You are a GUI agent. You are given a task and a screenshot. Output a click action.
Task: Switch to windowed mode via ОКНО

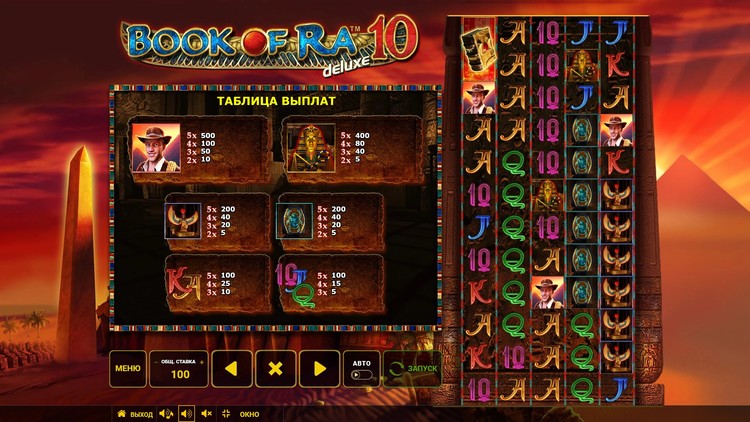click(241, 413)
